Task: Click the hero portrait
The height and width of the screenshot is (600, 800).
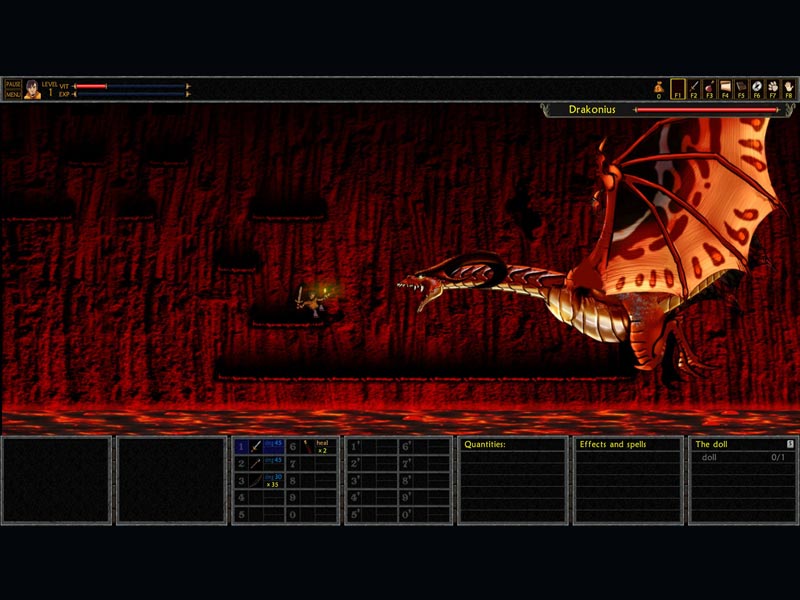Action: click(32, 89)
